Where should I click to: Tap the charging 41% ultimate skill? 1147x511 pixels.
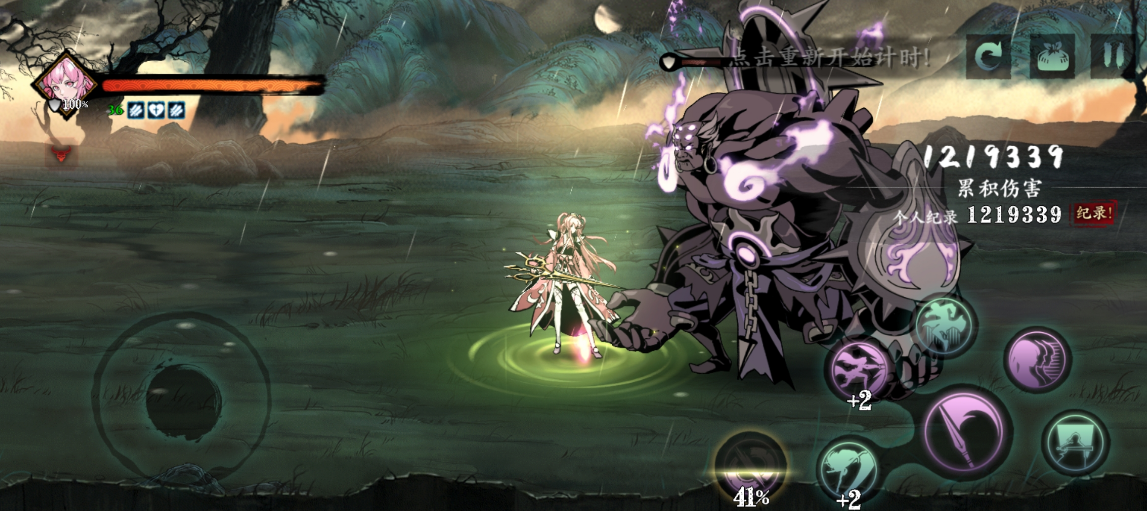(751, 465)
